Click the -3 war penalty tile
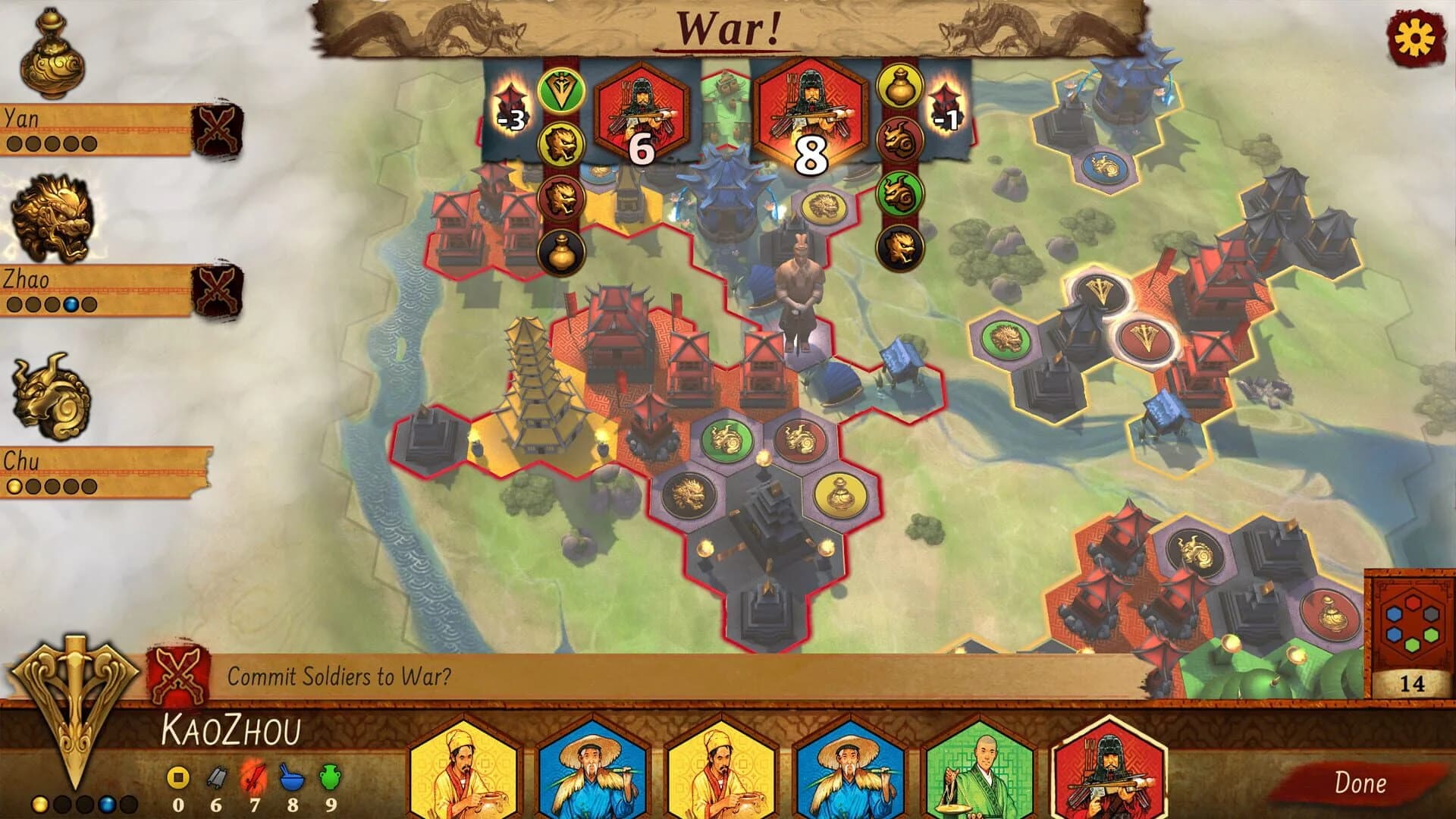 (x=512, y=106)
